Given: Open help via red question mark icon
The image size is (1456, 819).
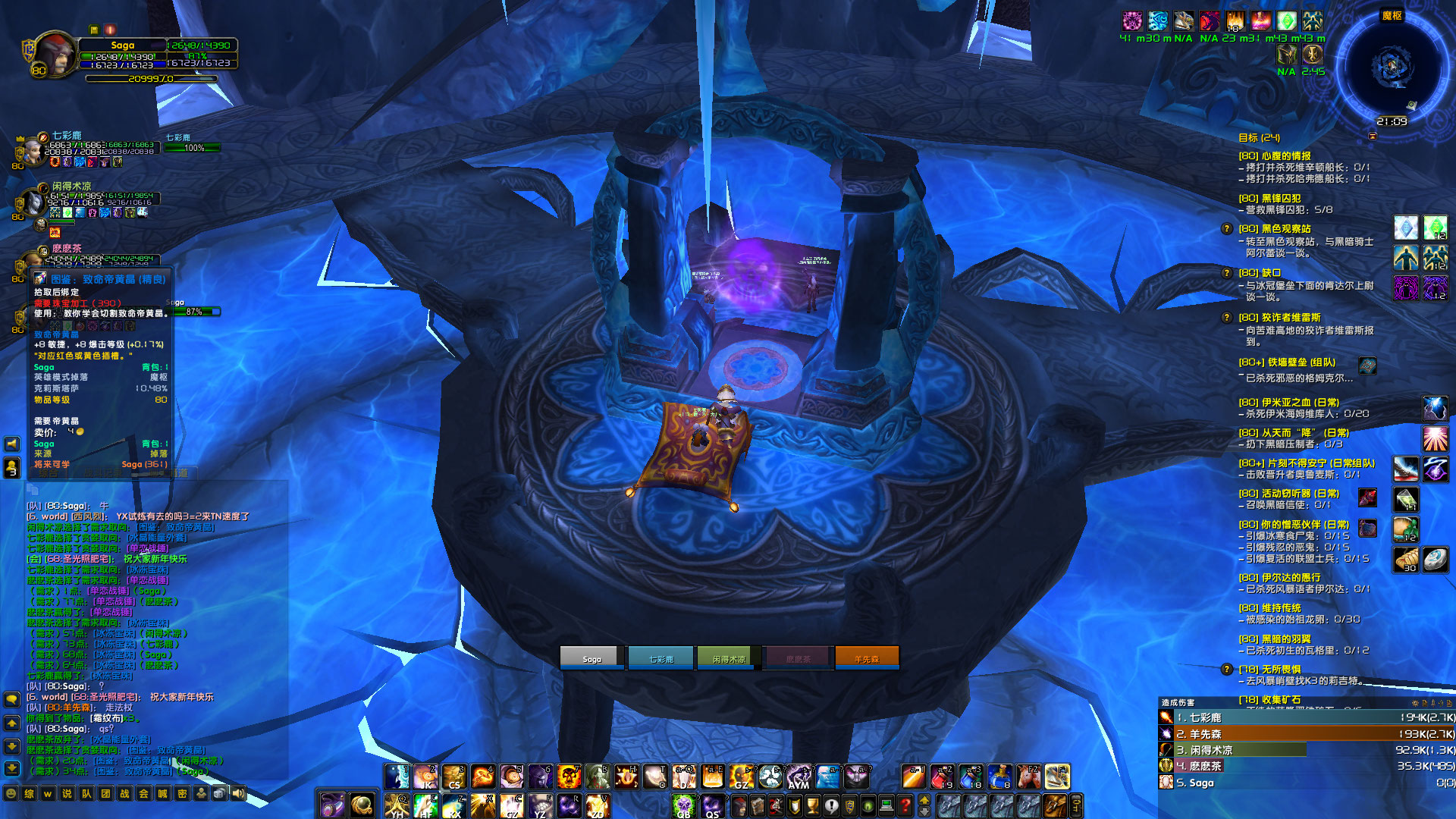Looking at the screenshot, I should 904,805.
